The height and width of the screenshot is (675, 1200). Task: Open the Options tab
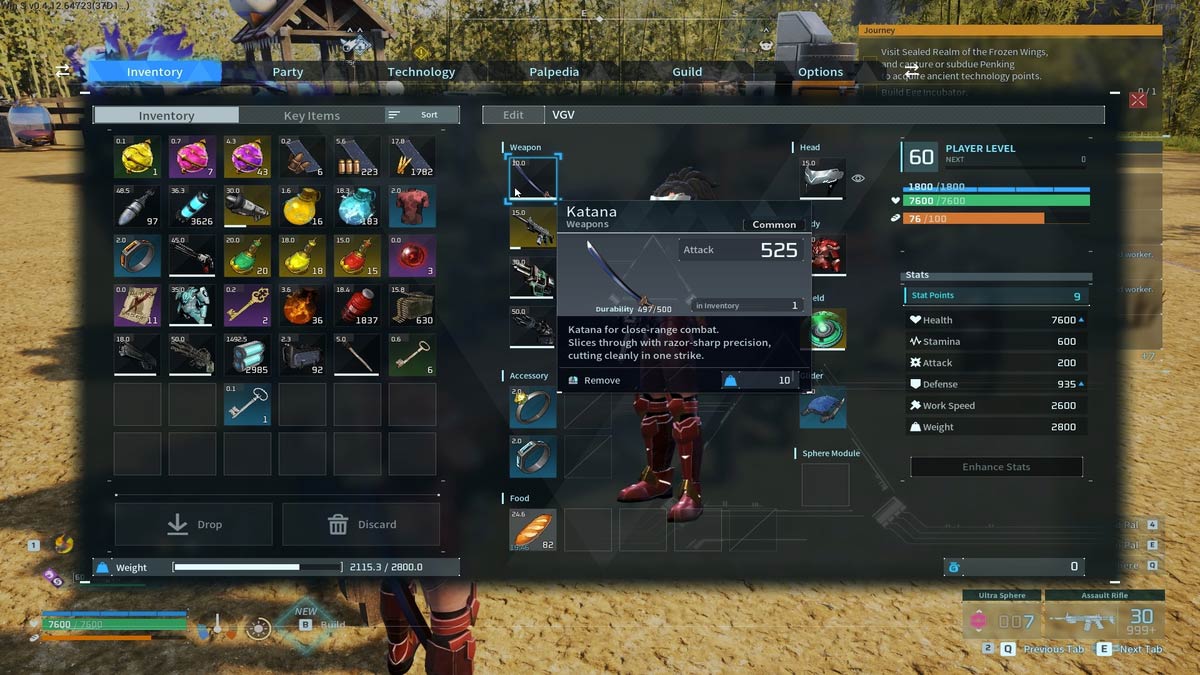click(820, 72)
